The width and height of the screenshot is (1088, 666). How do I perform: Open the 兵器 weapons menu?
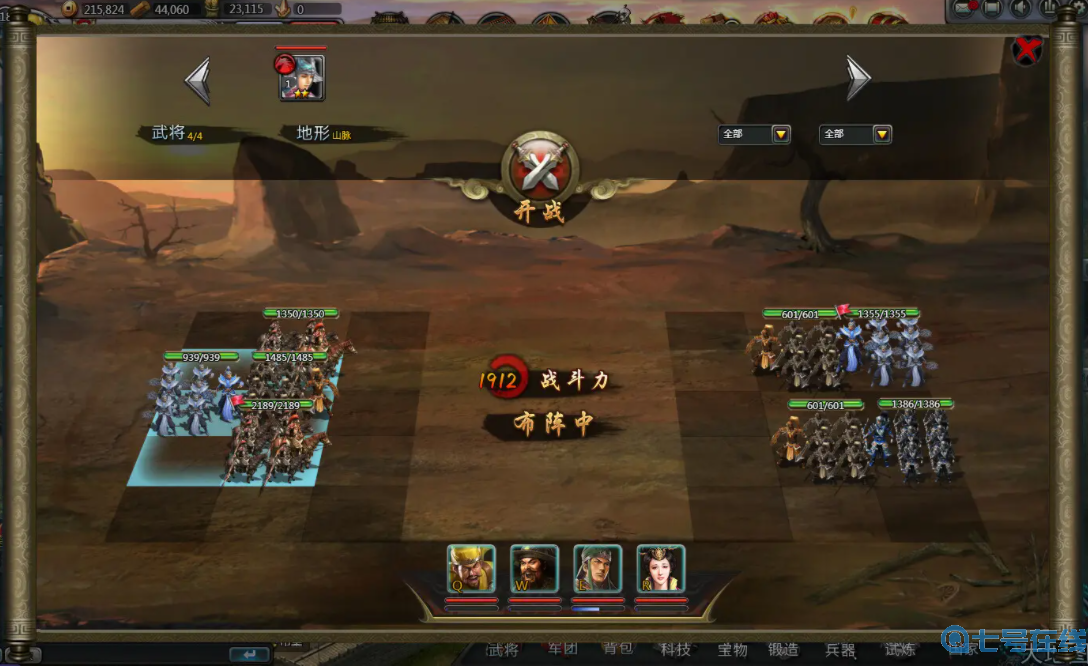(x=838, y=650)
